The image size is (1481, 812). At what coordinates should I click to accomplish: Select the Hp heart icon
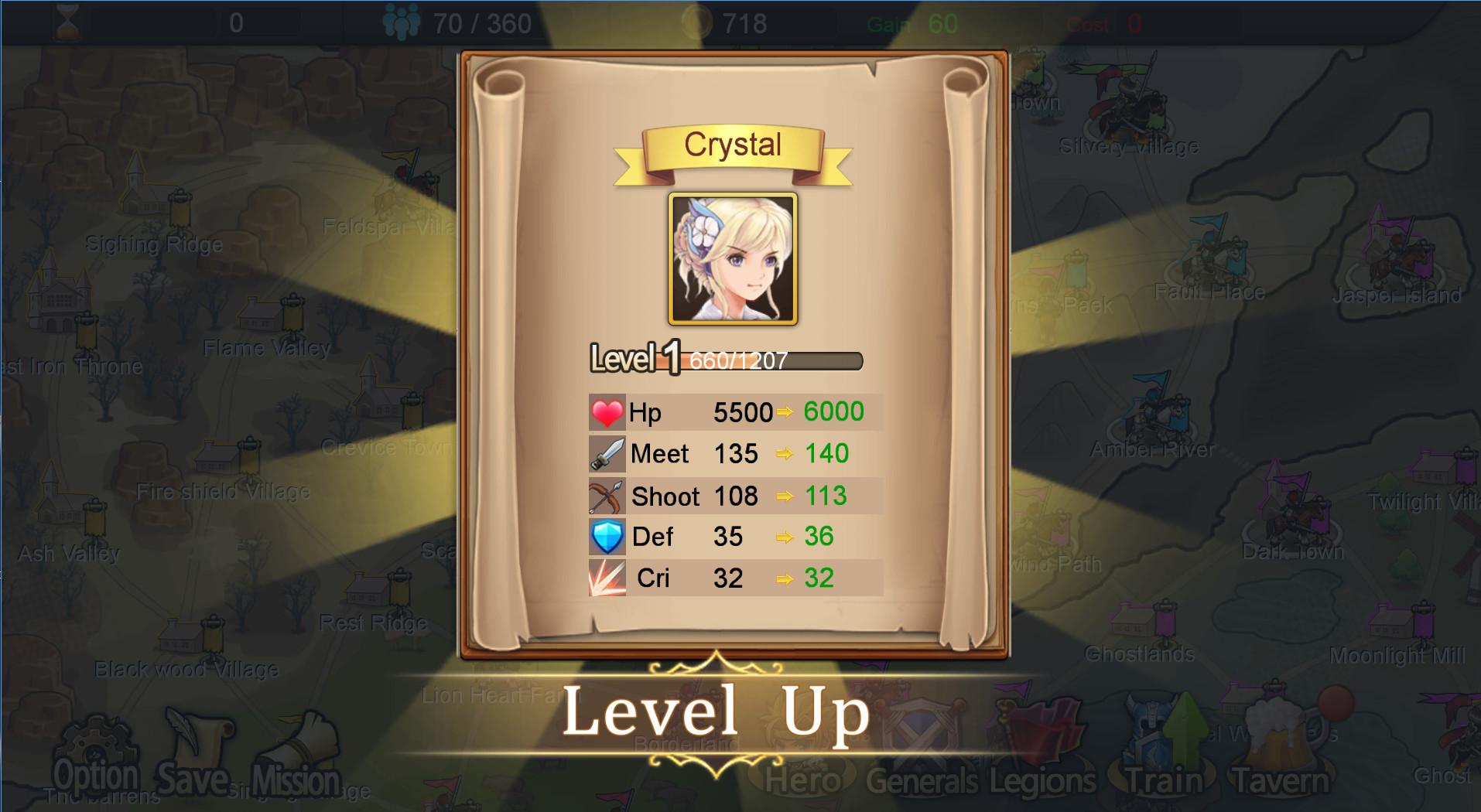point(606,412)
